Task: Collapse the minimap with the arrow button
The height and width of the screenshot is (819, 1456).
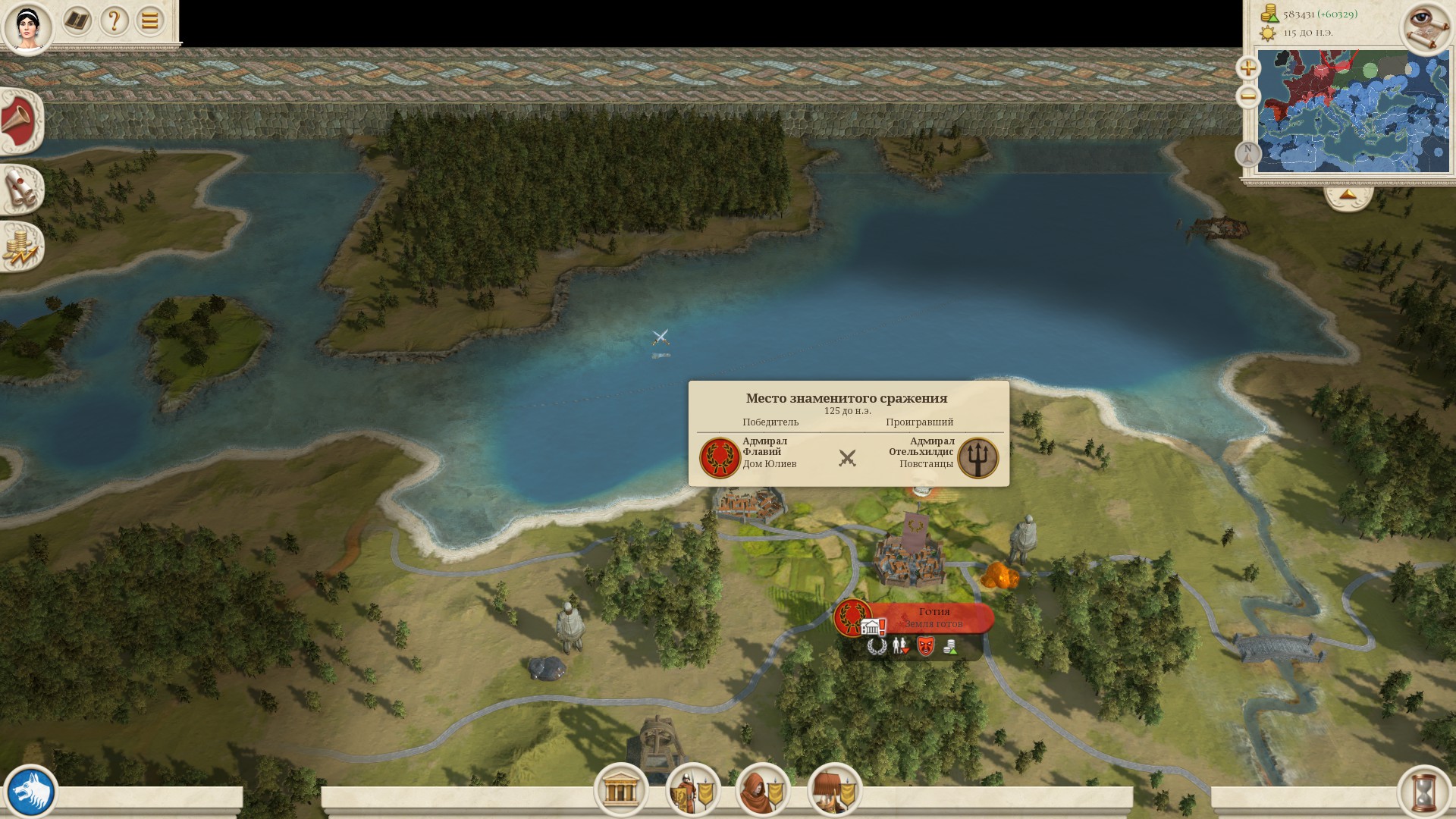Action: 1348,196
